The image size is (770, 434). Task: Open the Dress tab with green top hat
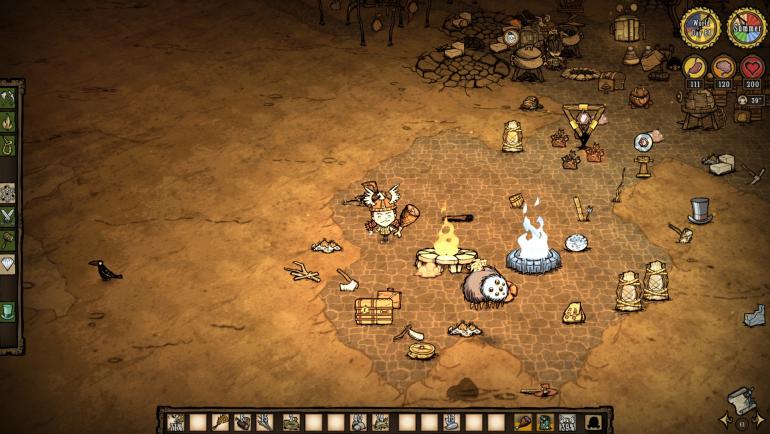9,311
